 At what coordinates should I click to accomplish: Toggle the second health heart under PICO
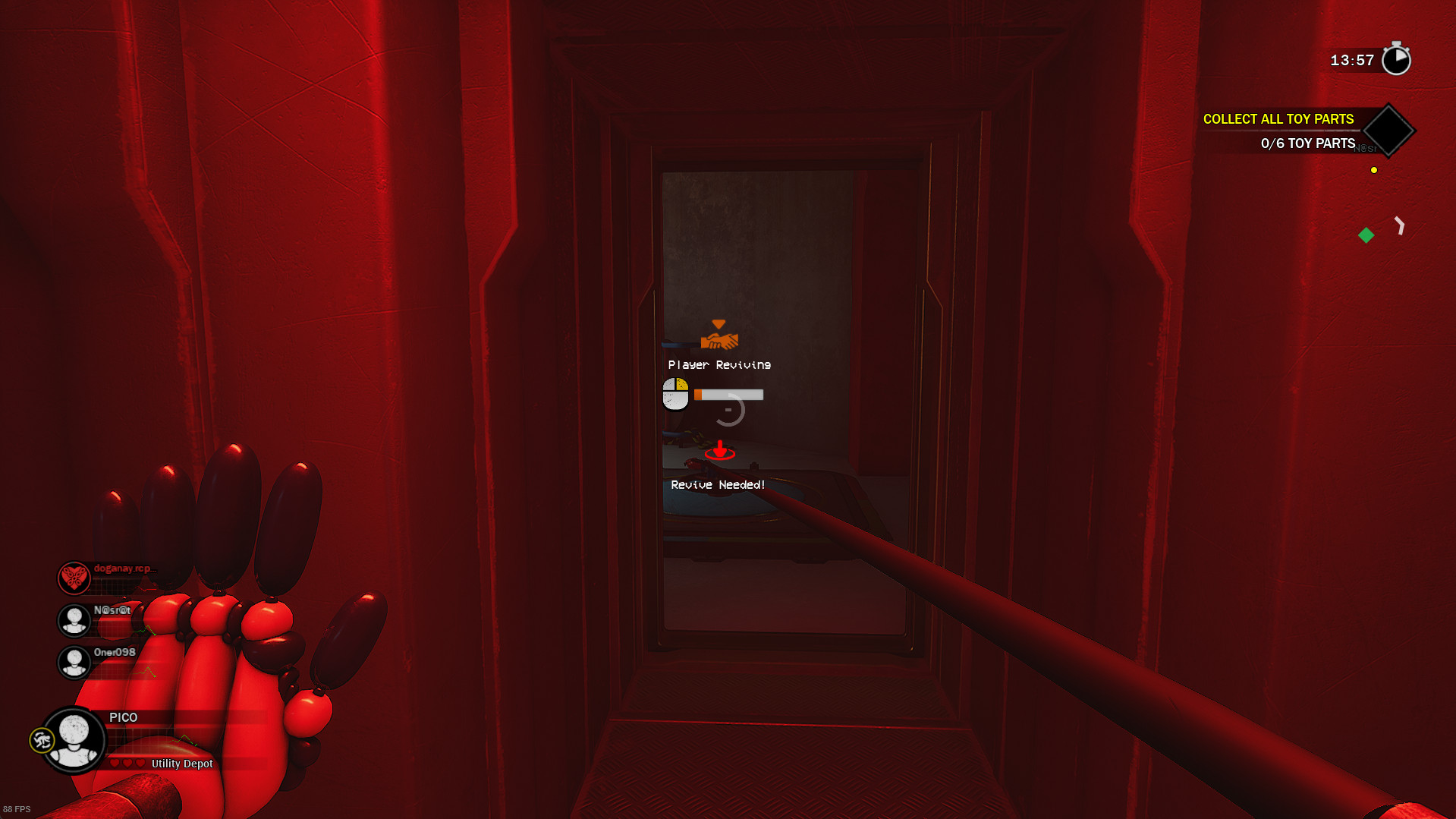tap(127, 763)
